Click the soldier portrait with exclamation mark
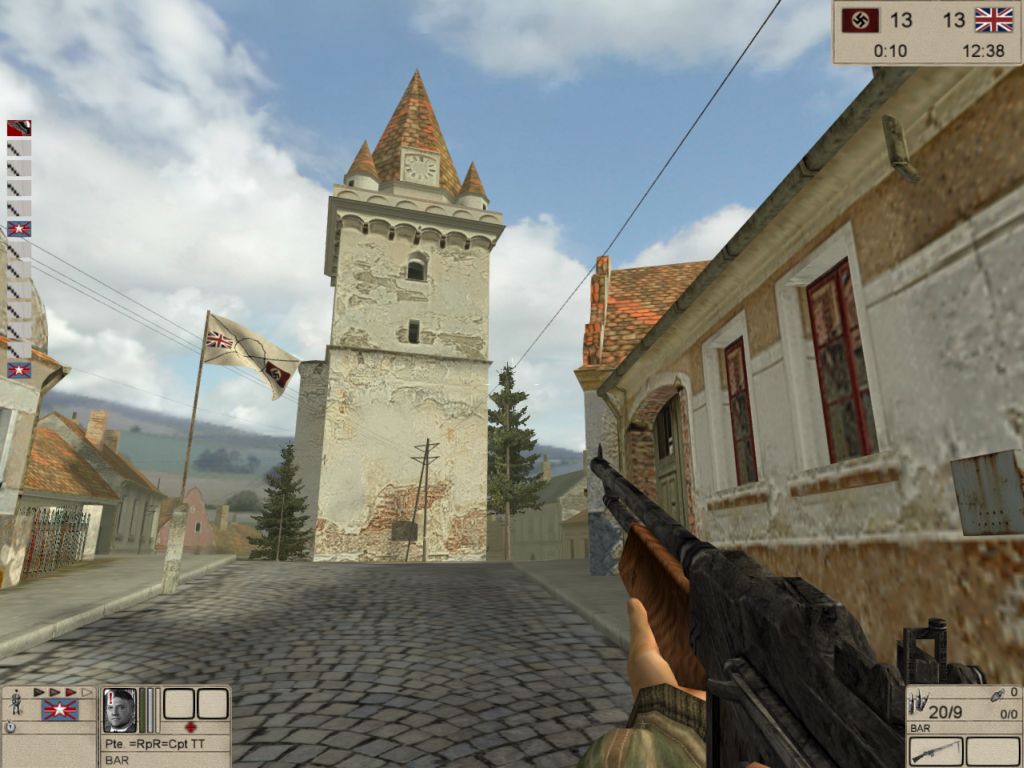The image size is (1024, 768). [119, 709]
